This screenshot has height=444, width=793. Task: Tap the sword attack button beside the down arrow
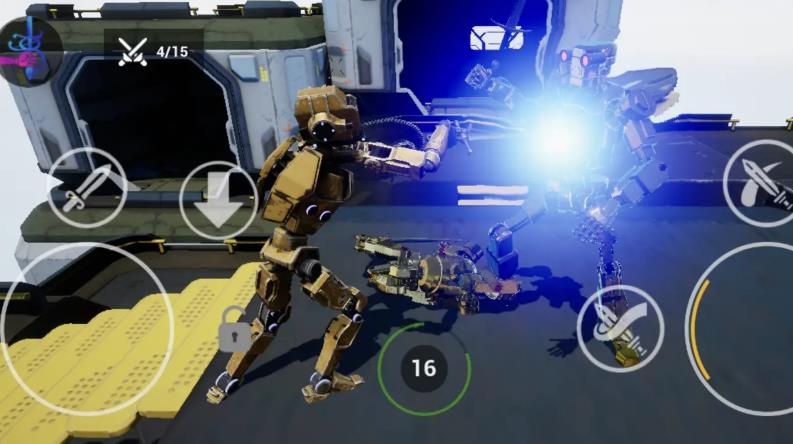(86, 187)
